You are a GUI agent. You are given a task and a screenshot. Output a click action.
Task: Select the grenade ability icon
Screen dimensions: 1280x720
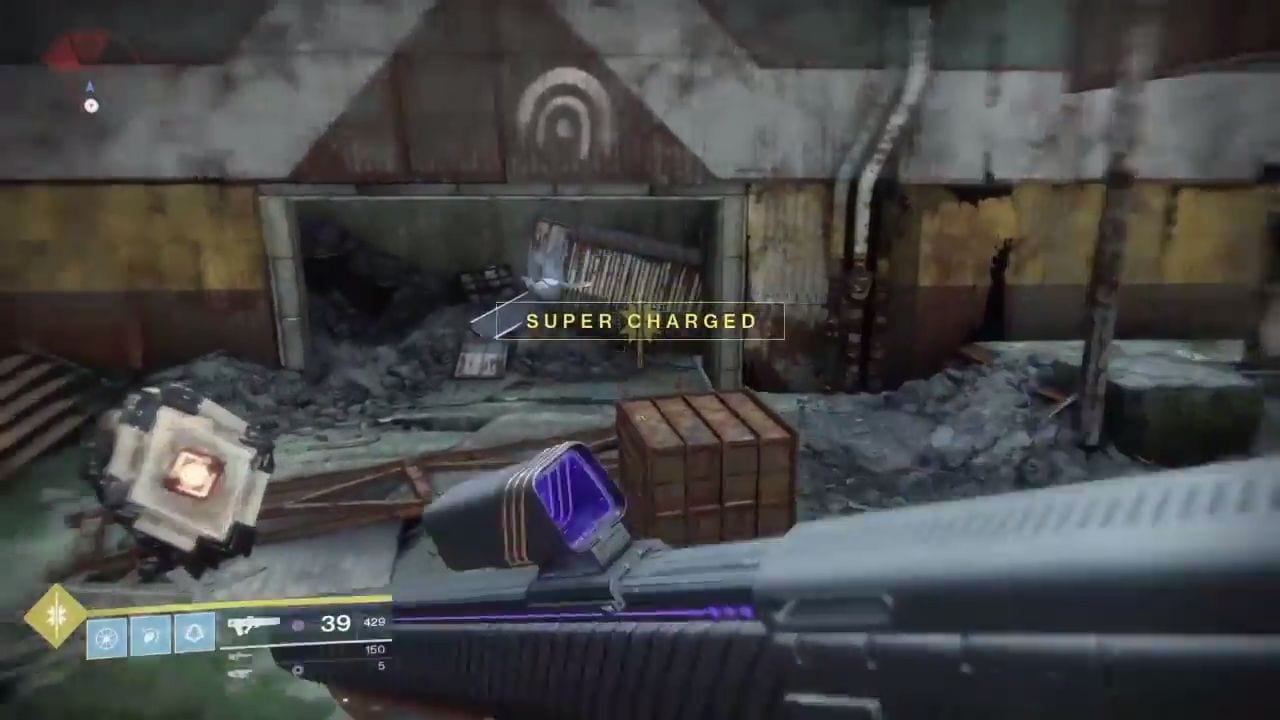pos(106,637)
